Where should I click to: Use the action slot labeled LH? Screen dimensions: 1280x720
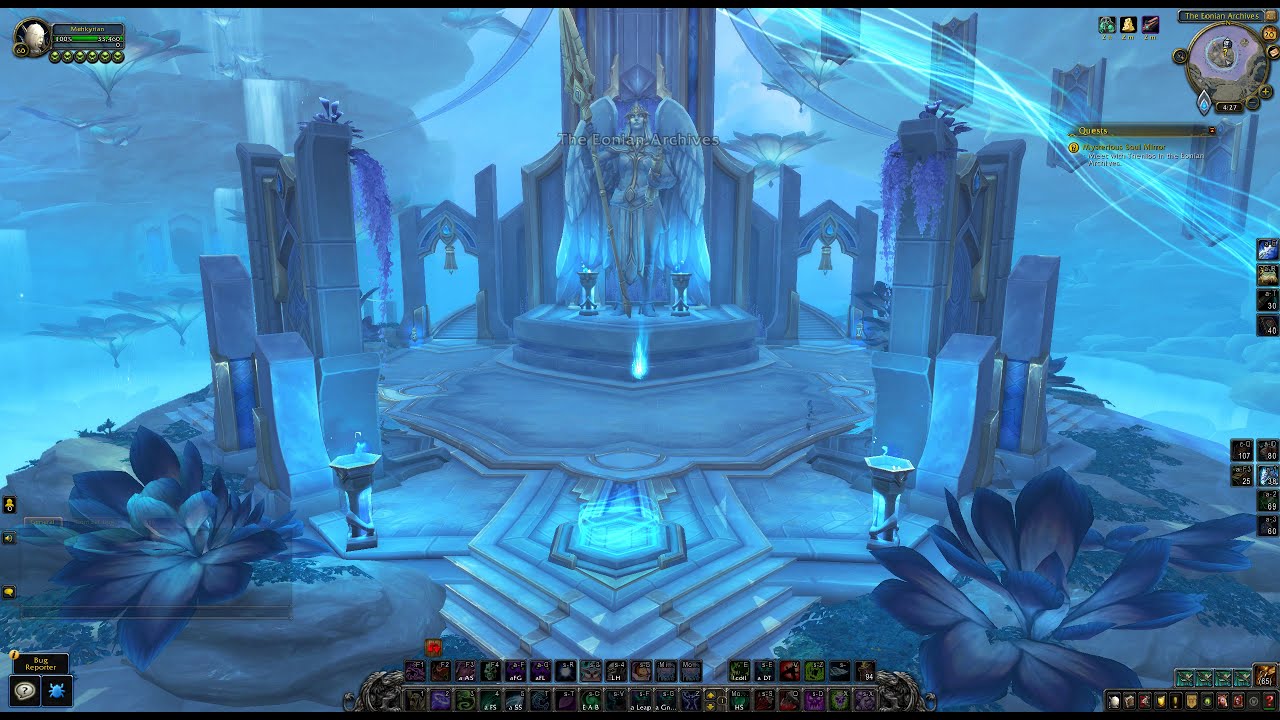coord(616,671)
